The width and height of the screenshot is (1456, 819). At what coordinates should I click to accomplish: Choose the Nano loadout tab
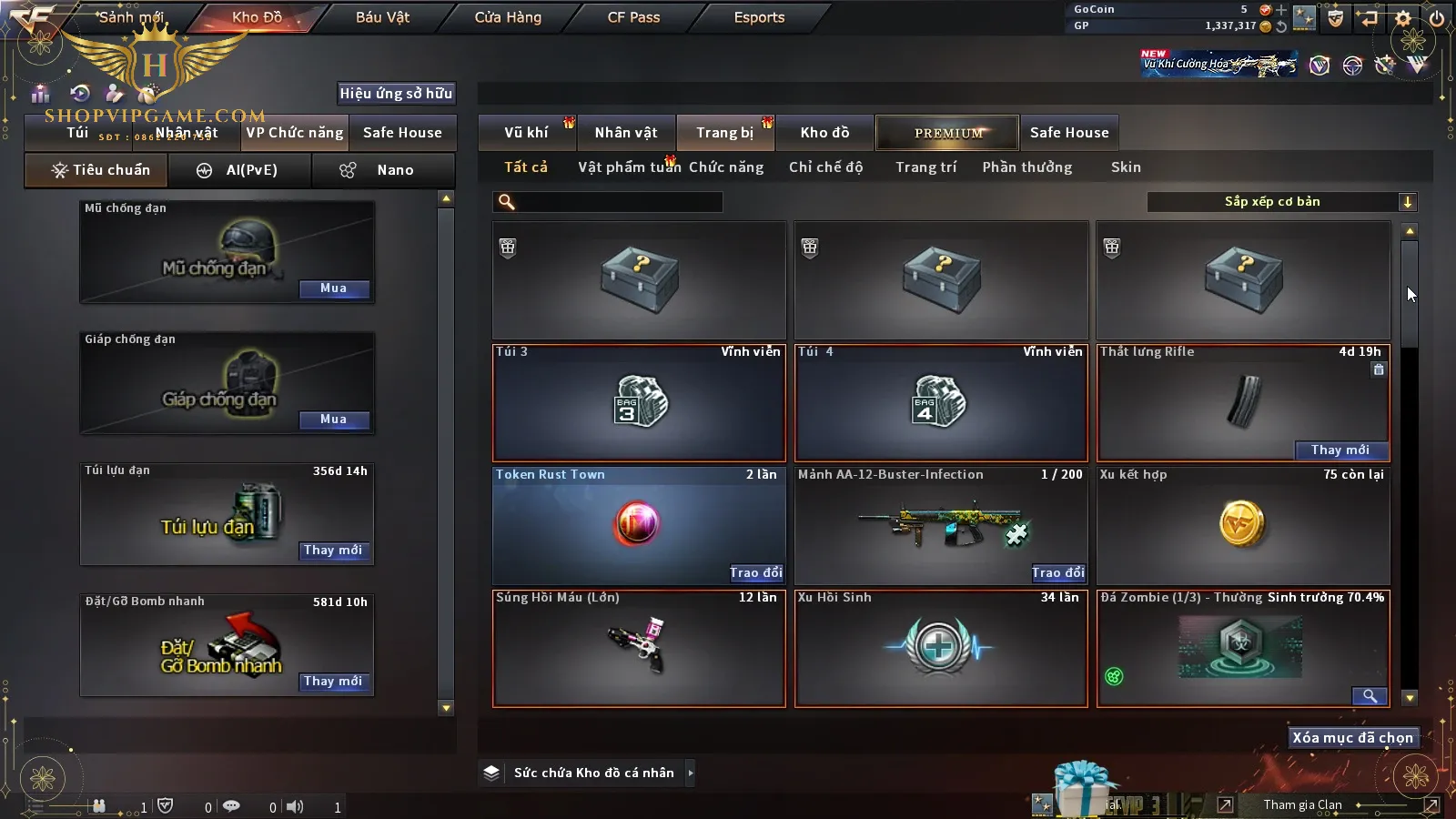pyautogui.click(x=383, y=170)
